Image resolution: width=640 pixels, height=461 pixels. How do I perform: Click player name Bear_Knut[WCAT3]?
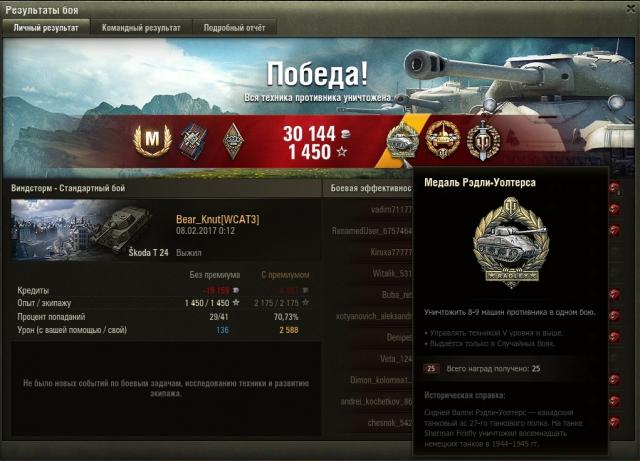click(217, 219)
